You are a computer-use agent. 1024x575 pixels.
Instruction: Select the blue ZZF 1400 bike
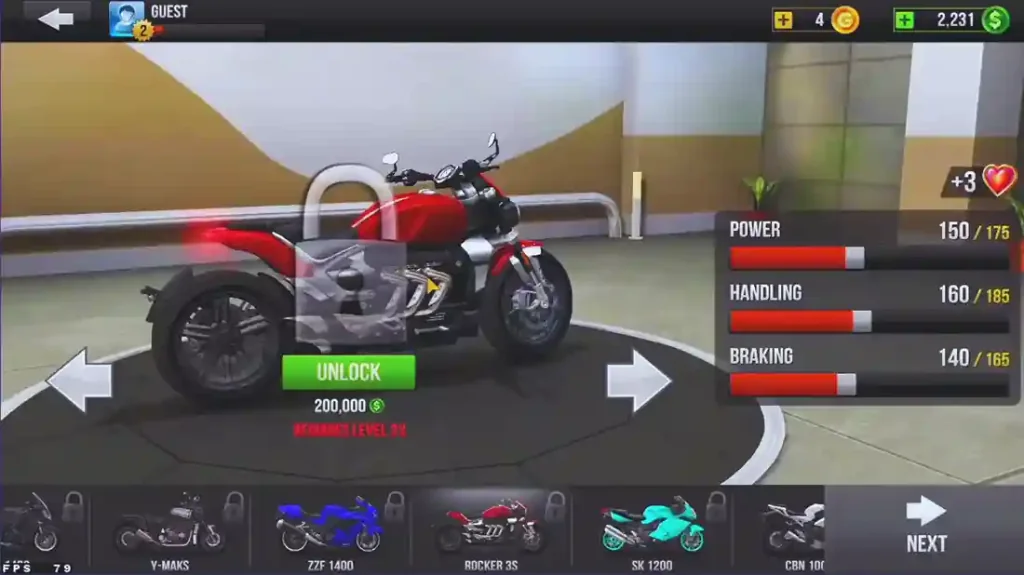330,526
